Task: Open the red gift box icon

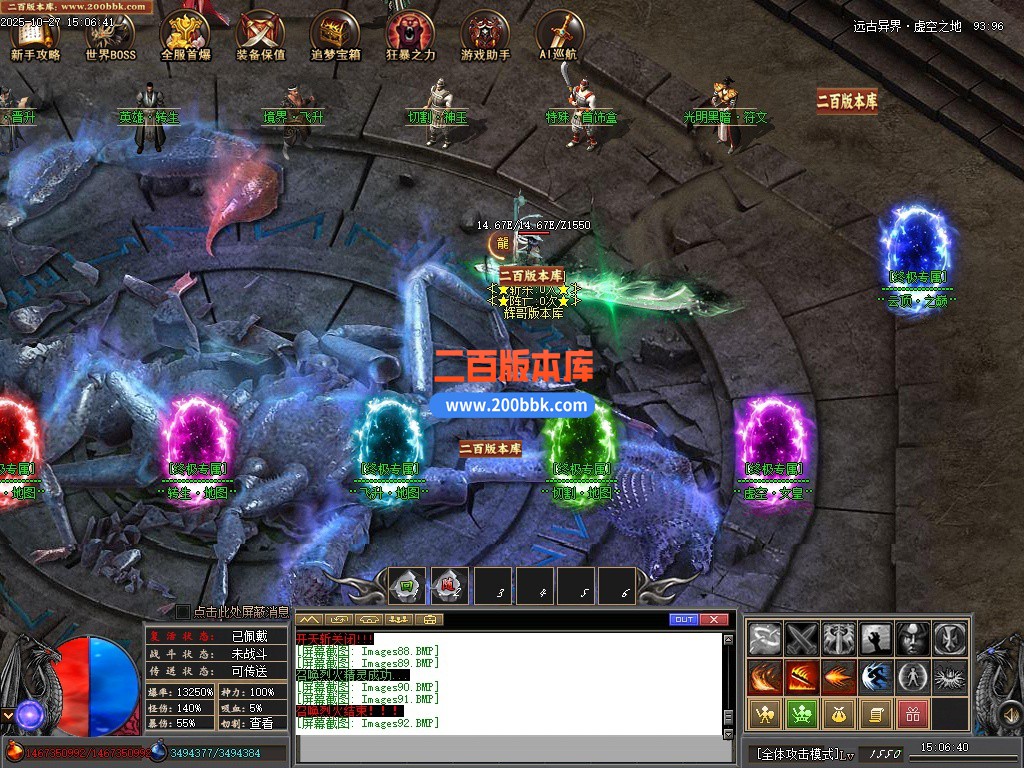Action: [x=911, y=714]
